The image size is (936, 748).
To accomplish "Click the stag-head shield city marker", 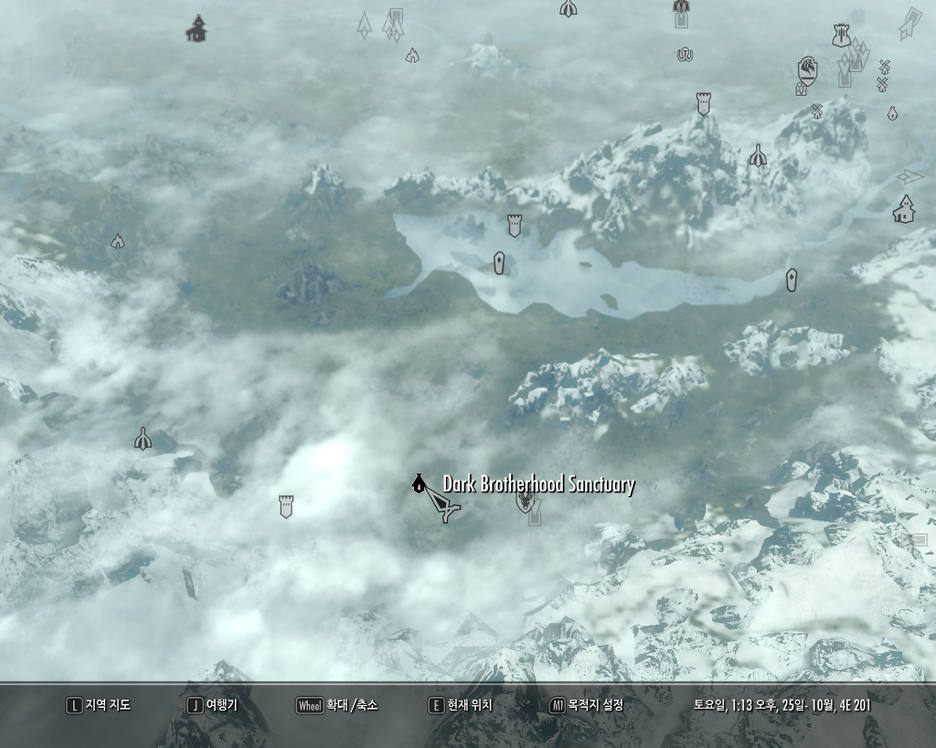I will 525,500.
